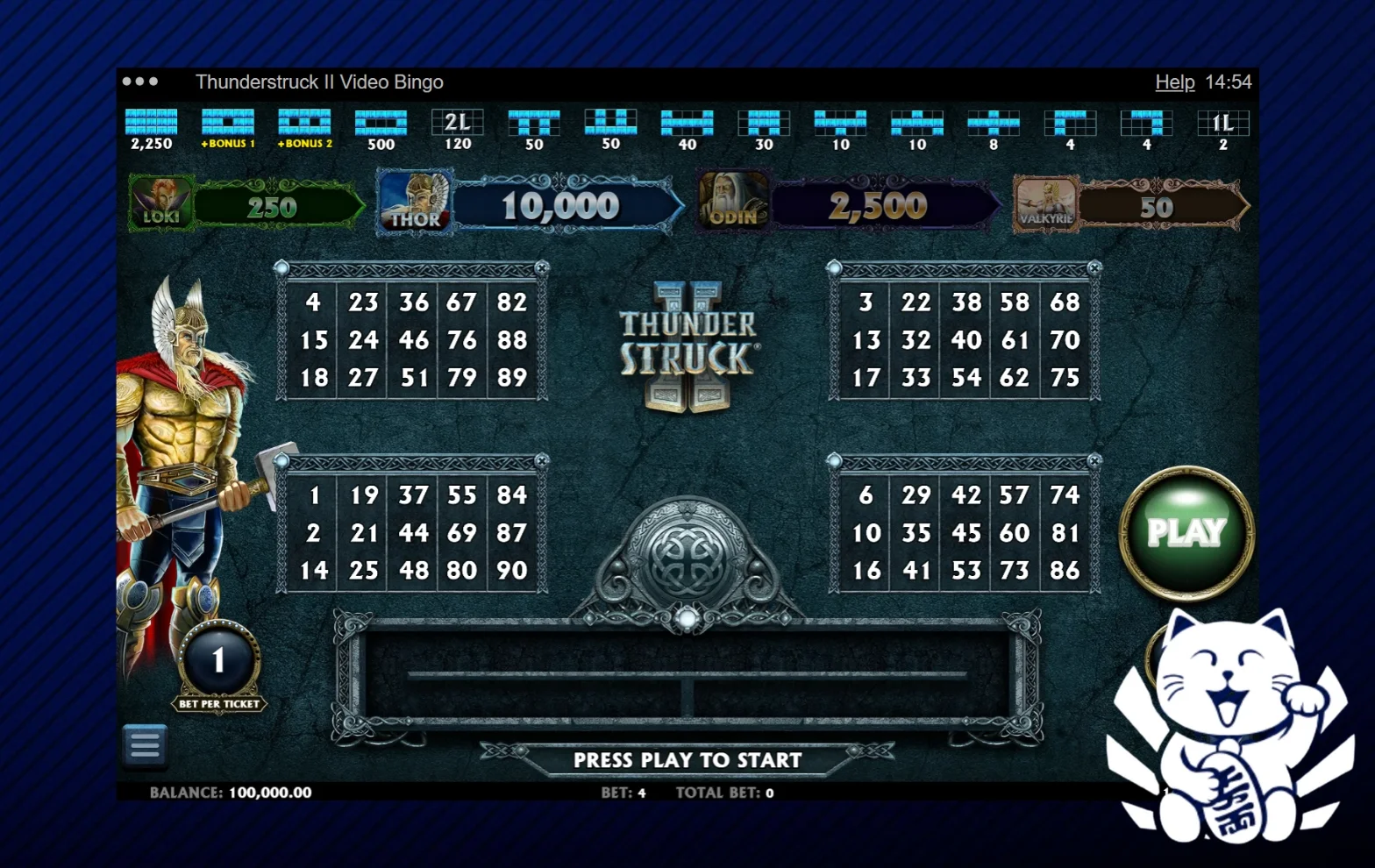
Task: Start the round with the green PLAY button
Action: point(1186,531)
